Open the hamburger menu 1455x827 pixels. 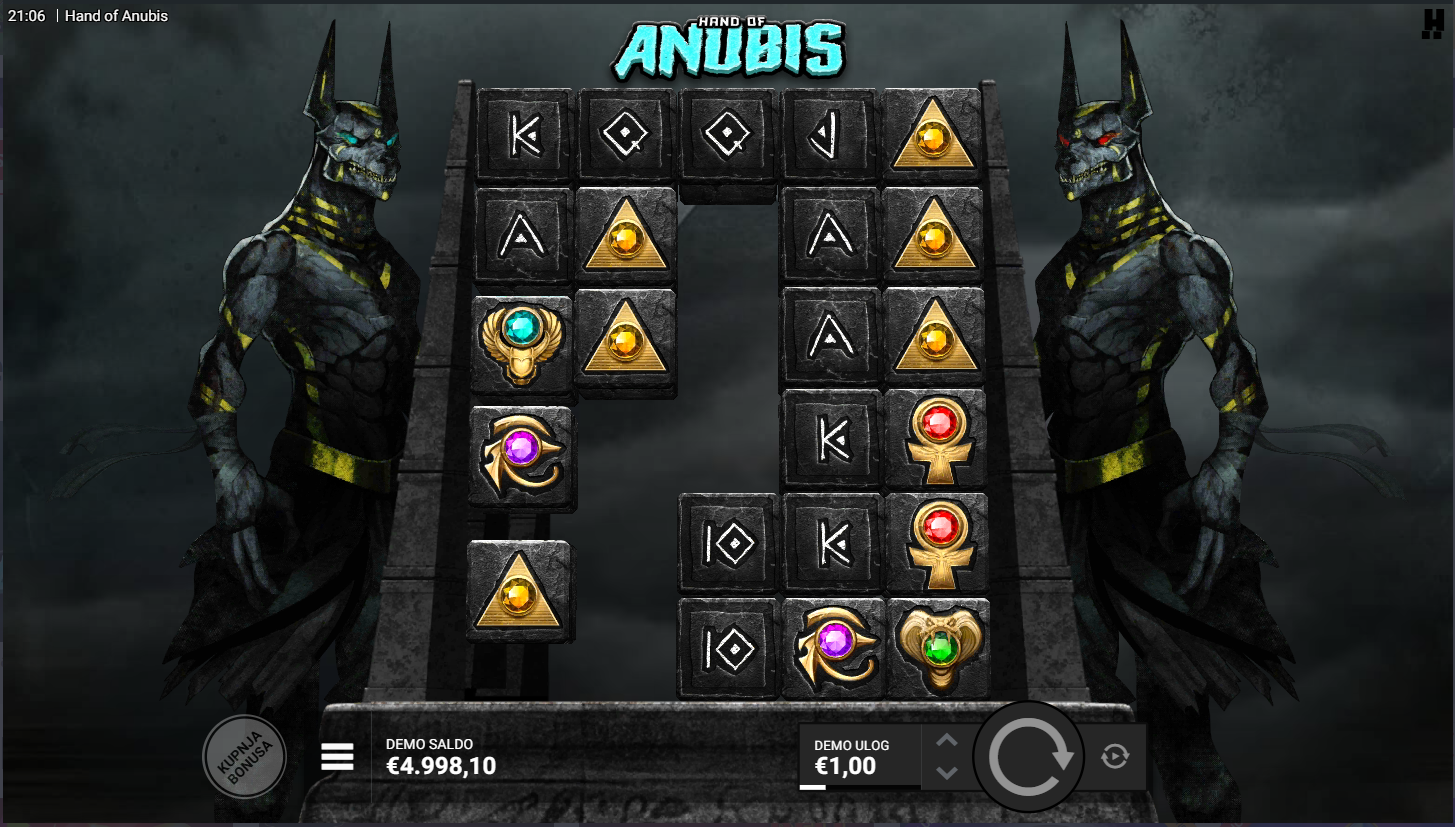coord(338,757)
